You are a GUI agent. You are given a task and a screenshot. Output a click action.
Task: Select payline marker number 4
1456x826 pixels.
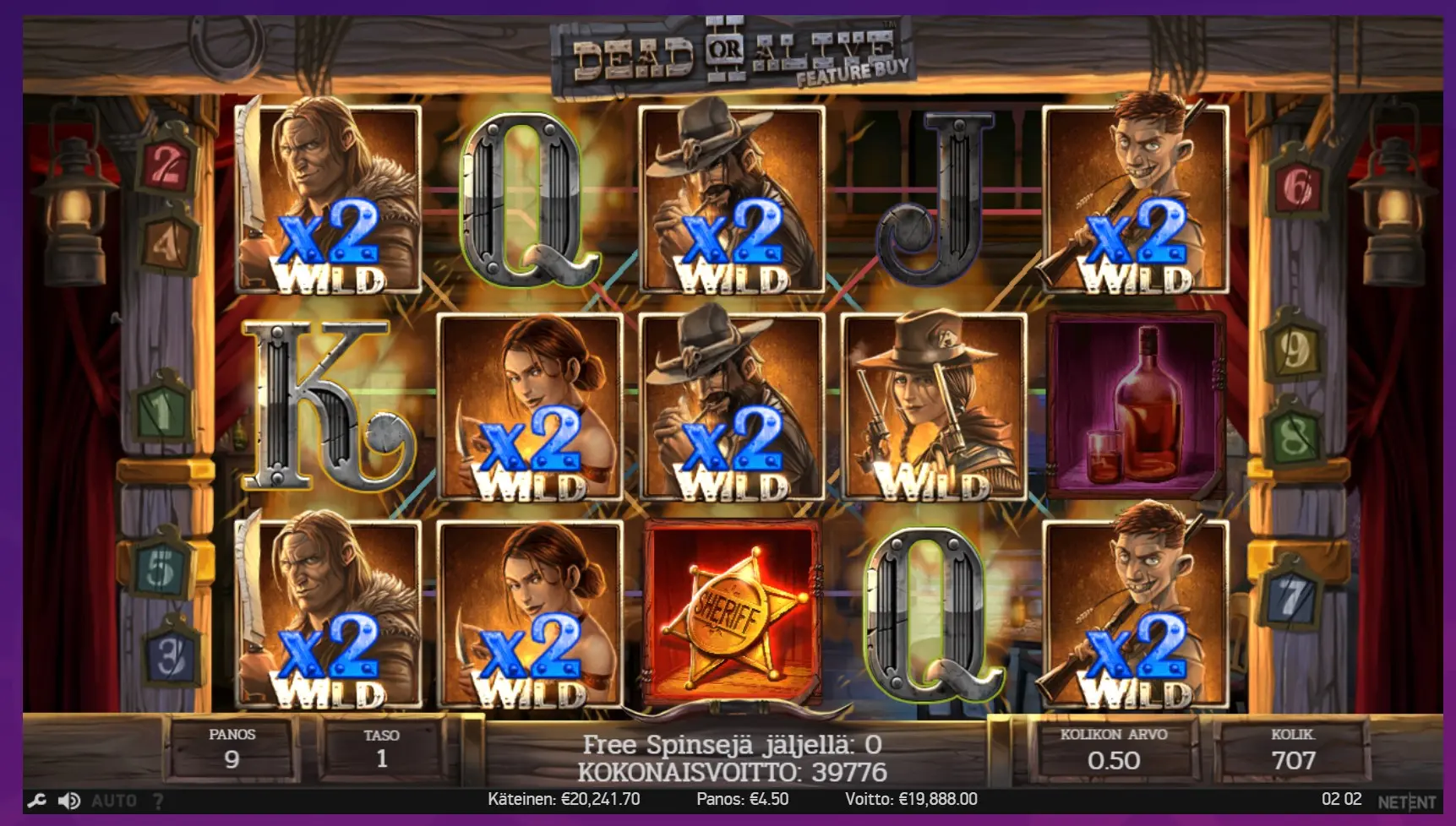[x=166, y=244]
